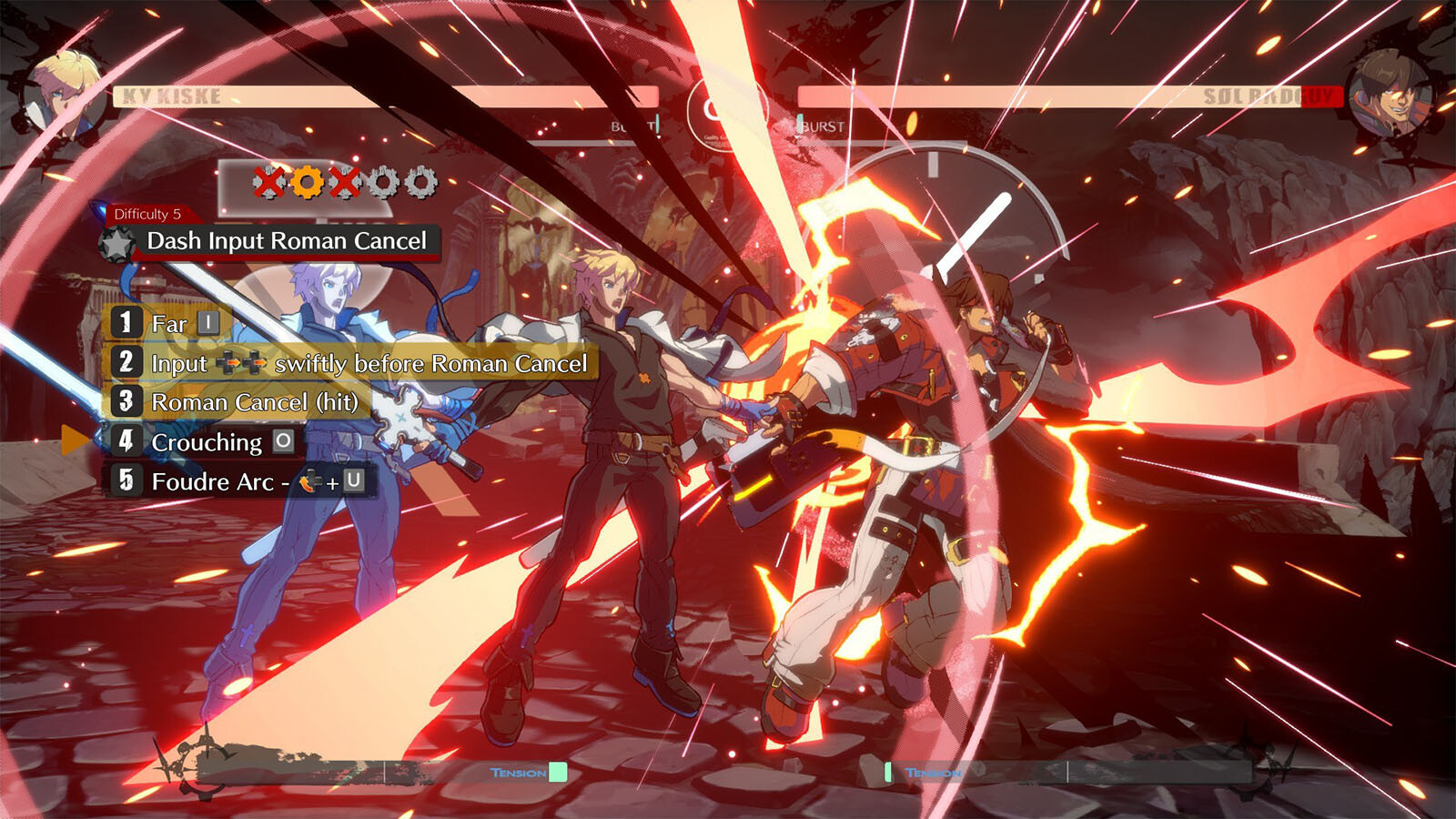Select the step 2 dash input row
The width and height of the screenshot is (1456, 819).
[x=350, y=363]
